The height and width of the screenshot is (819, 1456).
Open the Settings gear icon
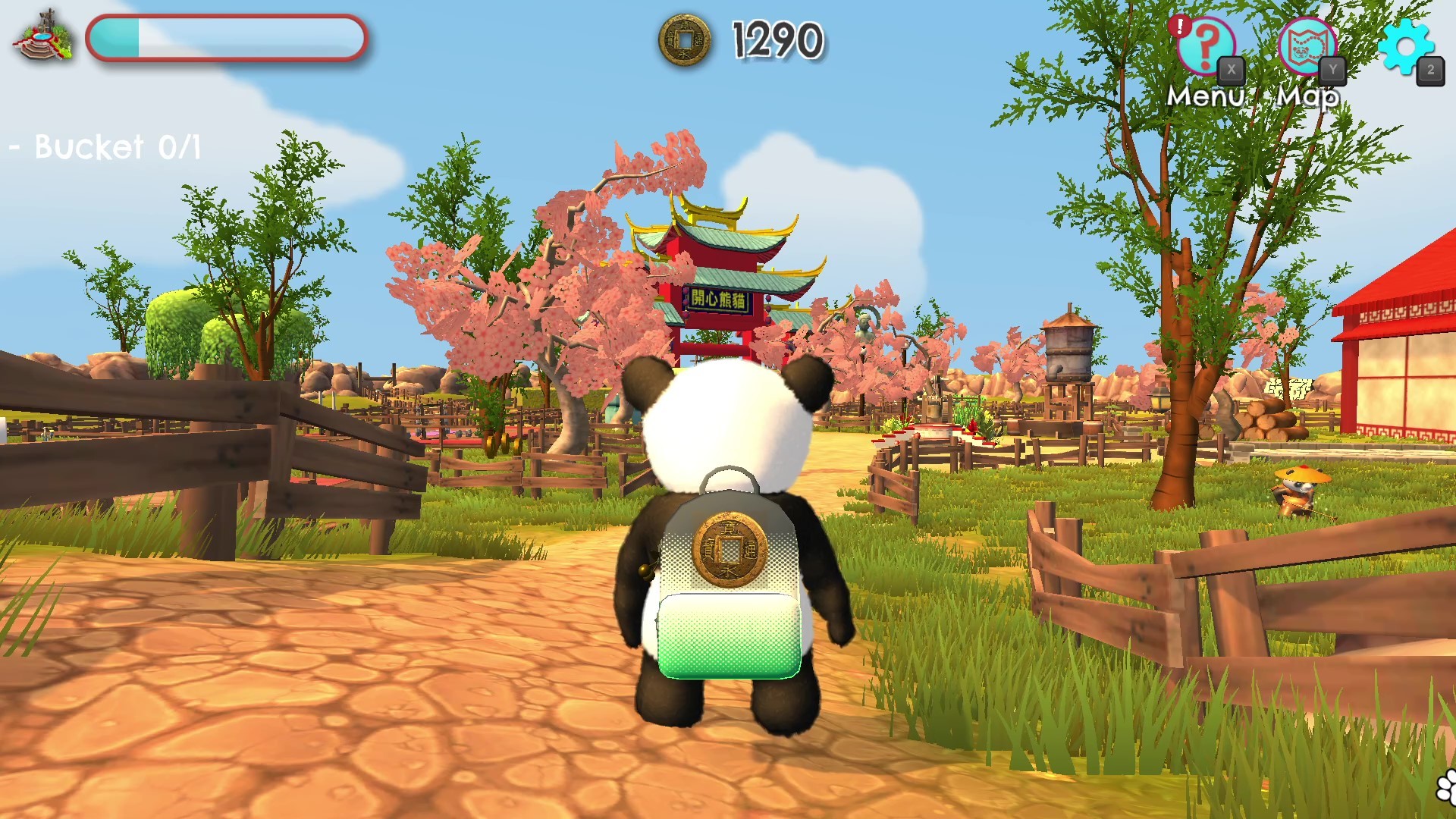pos(1407,47)
